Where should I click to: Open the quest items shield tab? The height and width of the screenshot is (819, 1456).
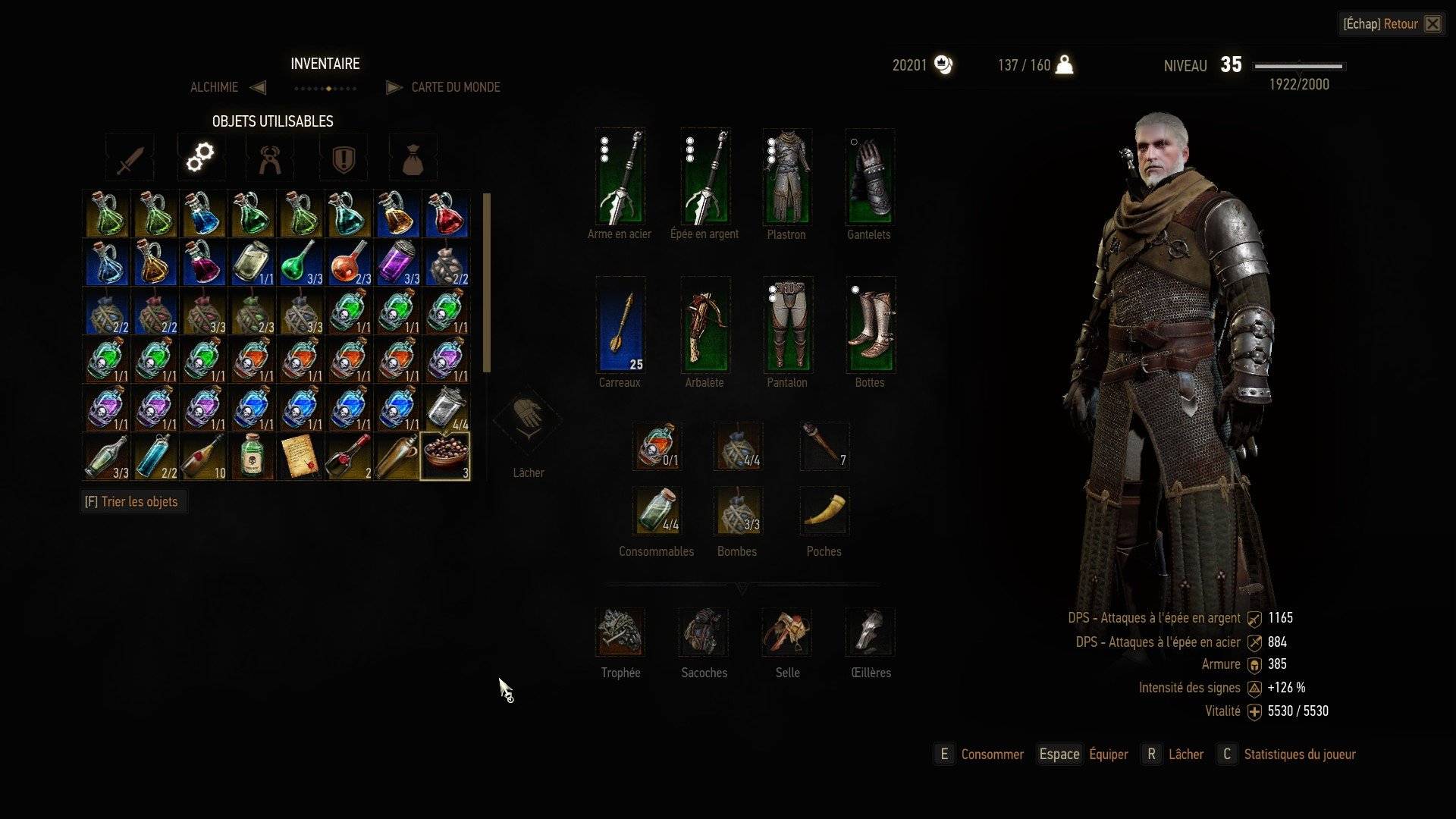coord(344,158)
